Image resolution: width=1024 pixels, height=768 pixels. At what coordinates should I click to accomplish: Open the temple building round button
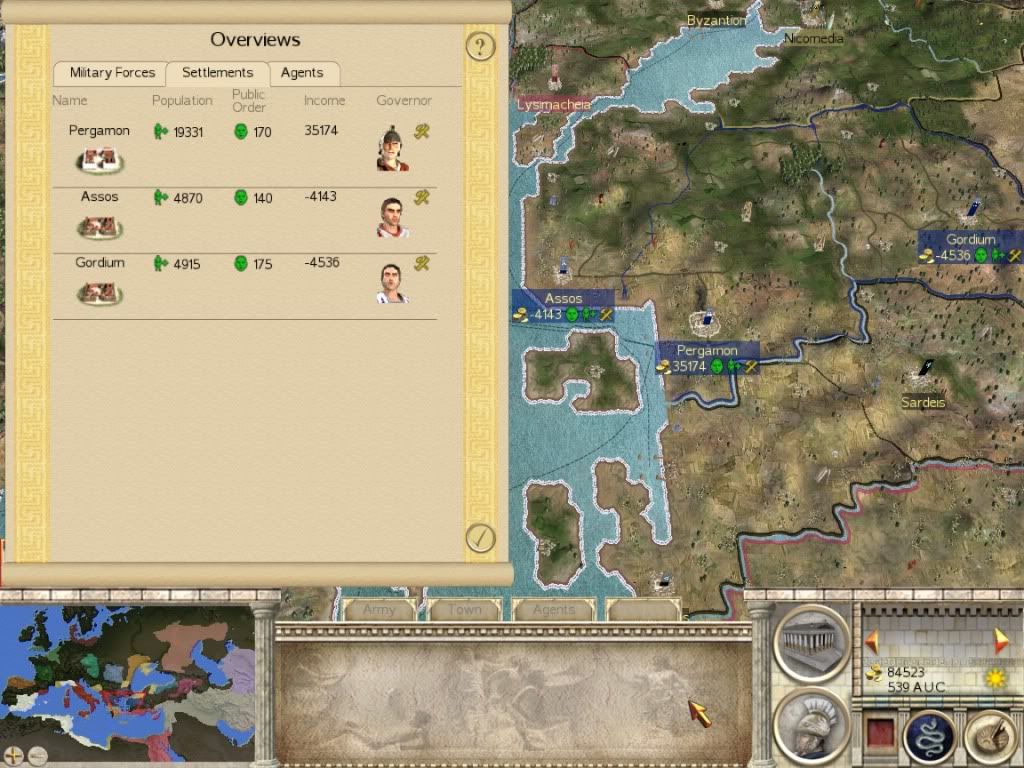[x=811, y=641]
